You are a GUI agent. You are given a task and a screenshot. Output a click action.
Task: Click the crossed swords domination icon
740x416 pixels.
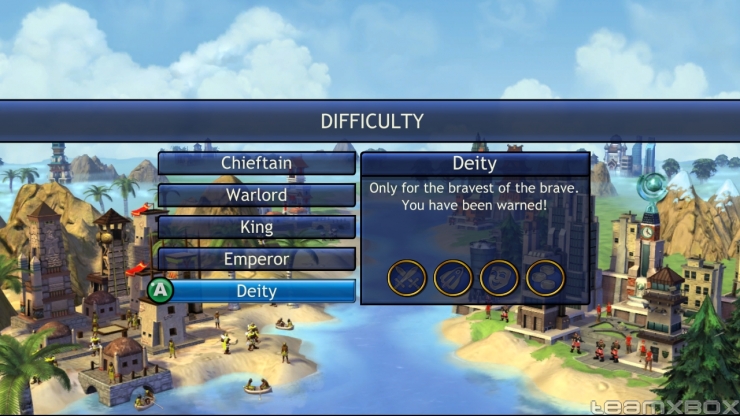tap(407, 278)
